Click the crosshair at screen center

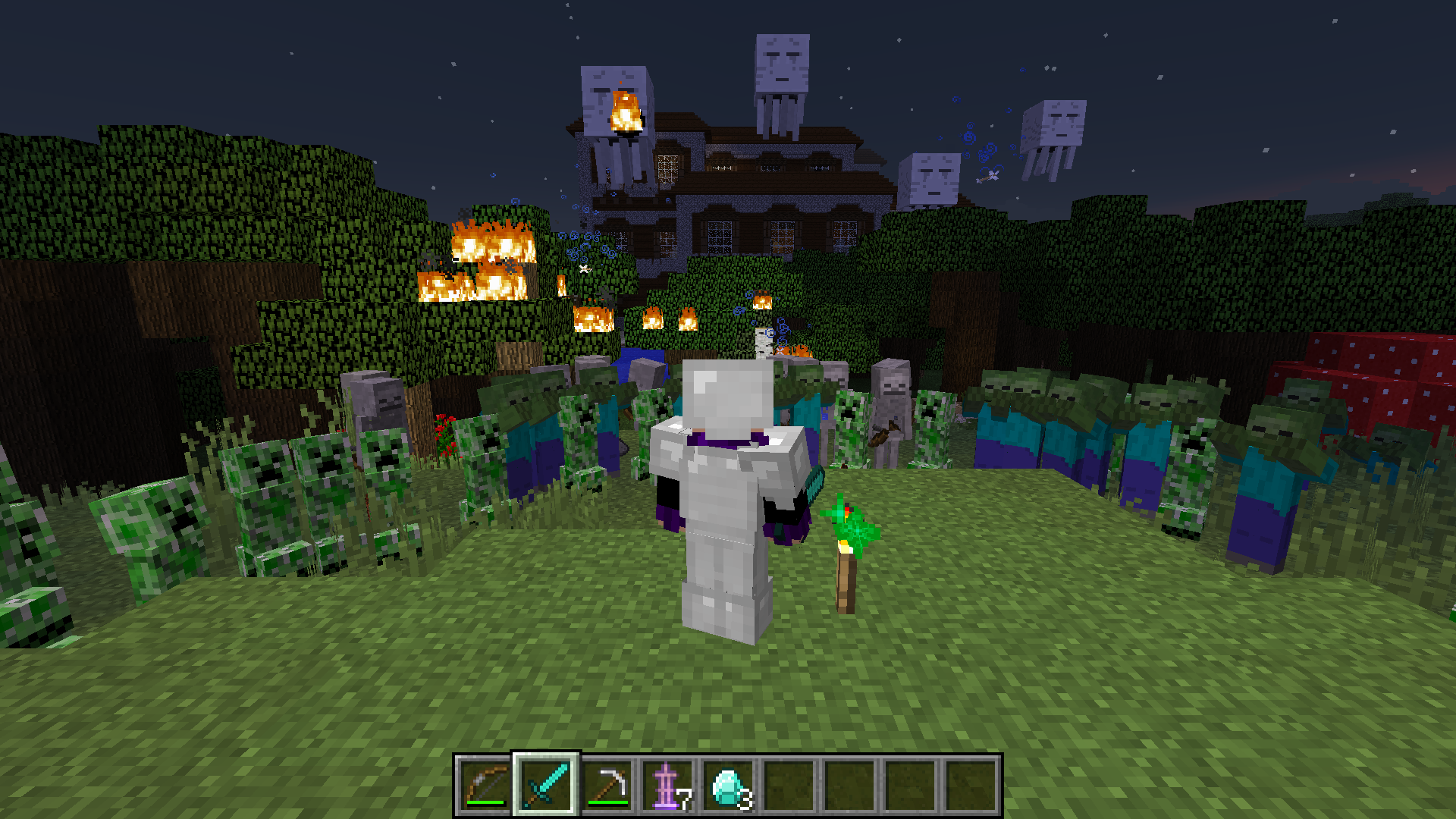pos(728,409)
